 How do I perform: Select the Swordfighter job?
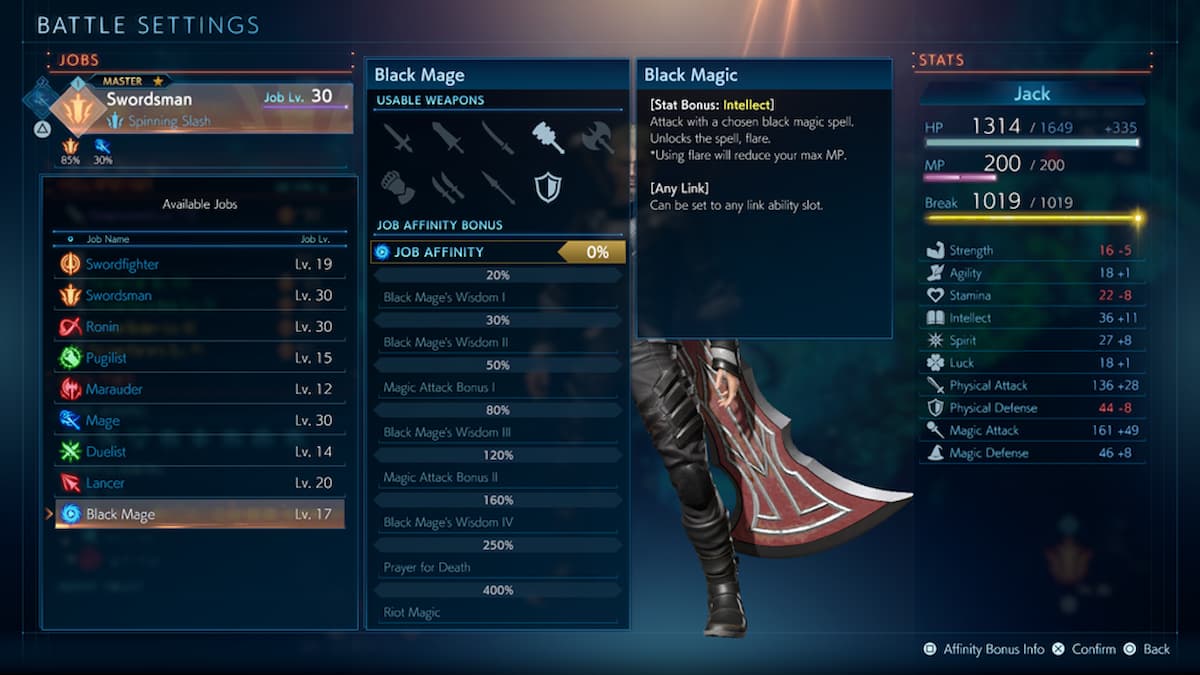point(199,264)
